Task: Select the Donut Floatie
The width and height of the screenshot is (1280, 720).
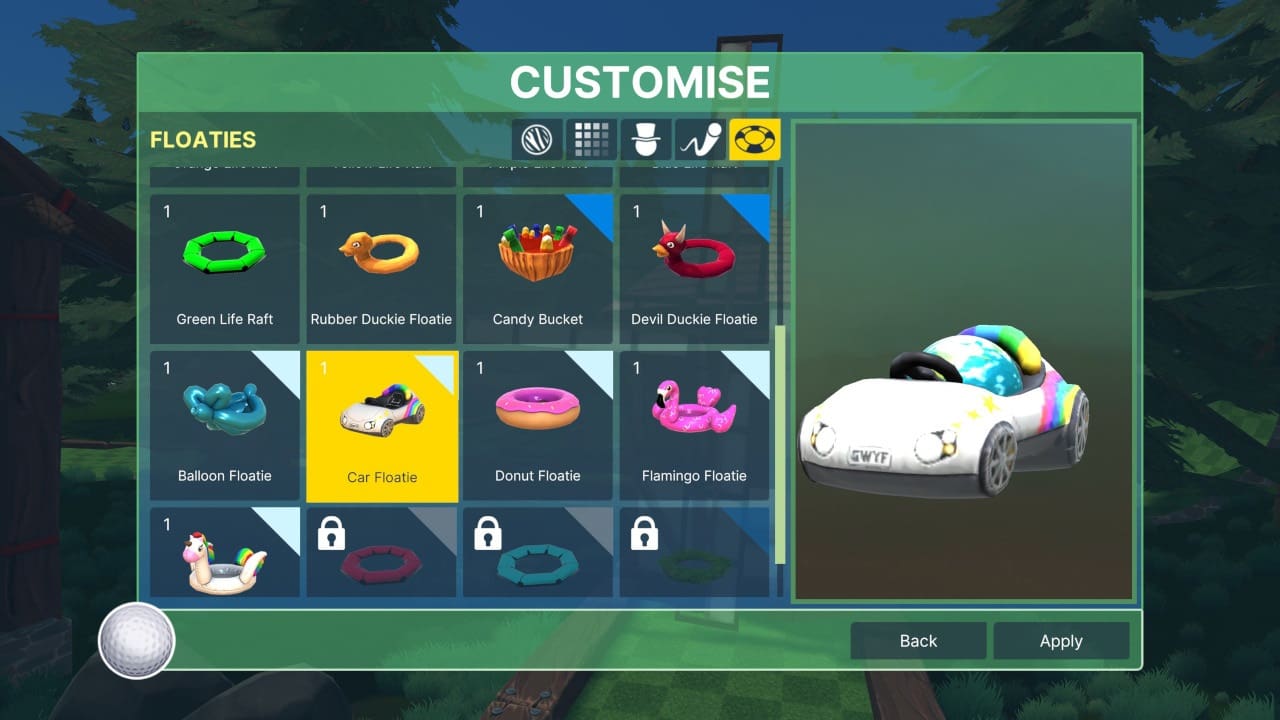Action: pos(538,420)
